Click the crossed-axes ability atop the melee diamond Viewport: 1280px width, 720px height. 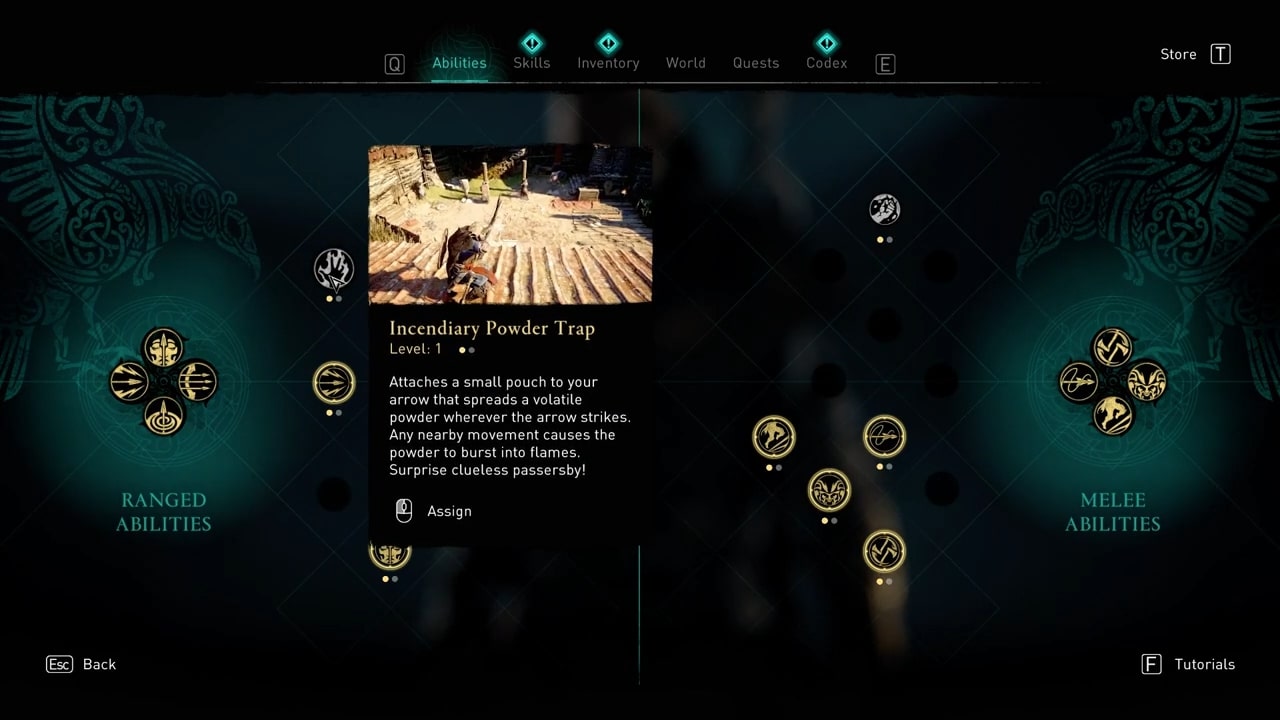tap(1113, 348)
